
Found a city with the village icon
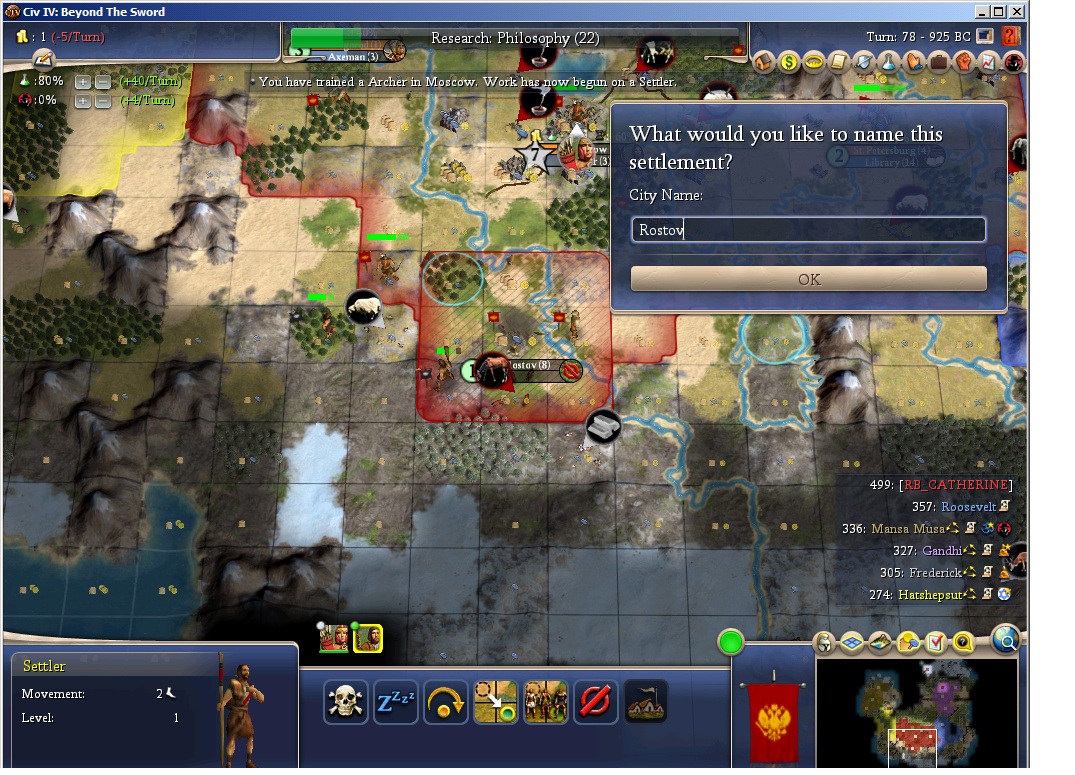point(645,702)
